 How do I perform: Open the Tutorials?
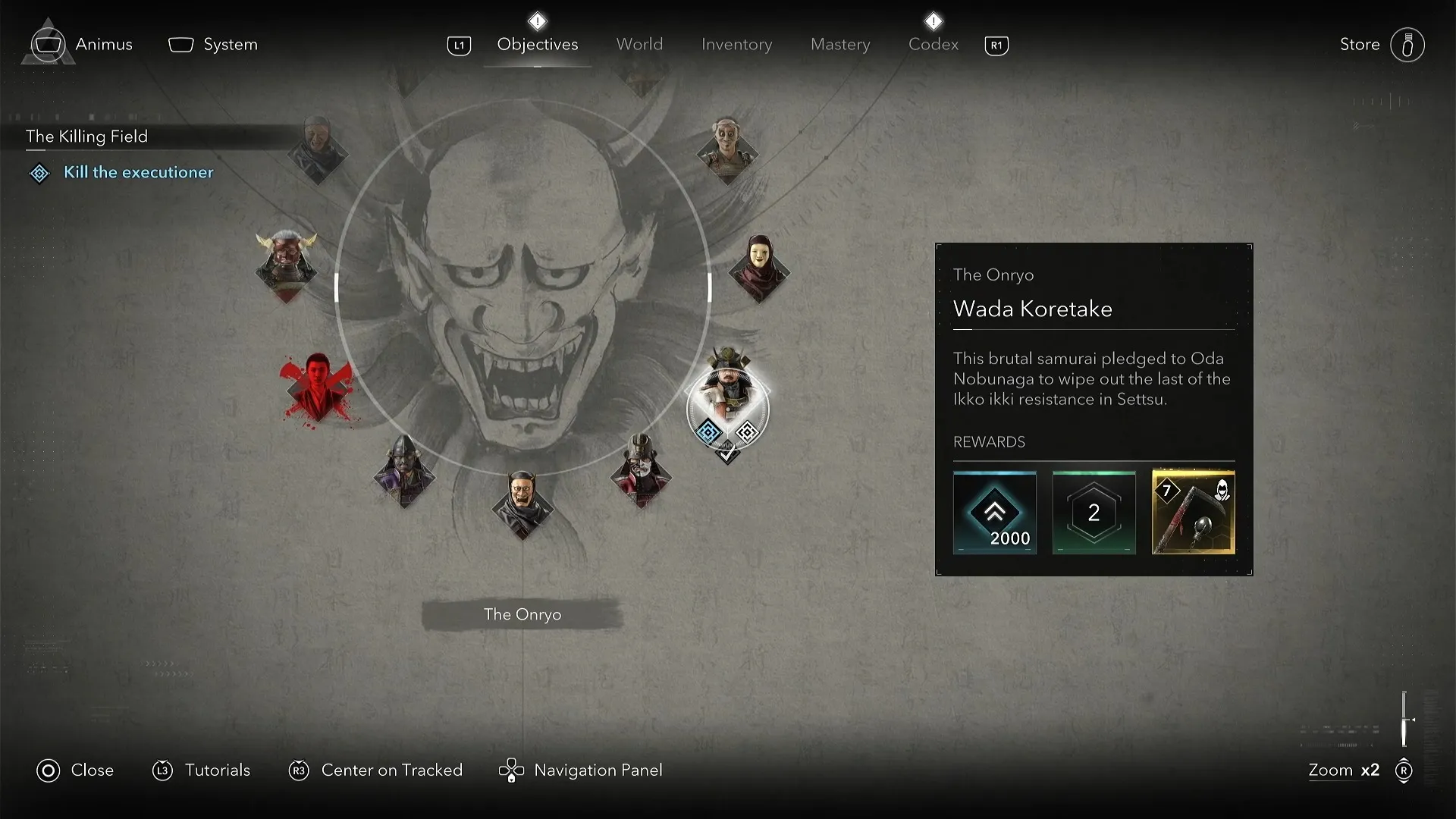pos(217,770)
